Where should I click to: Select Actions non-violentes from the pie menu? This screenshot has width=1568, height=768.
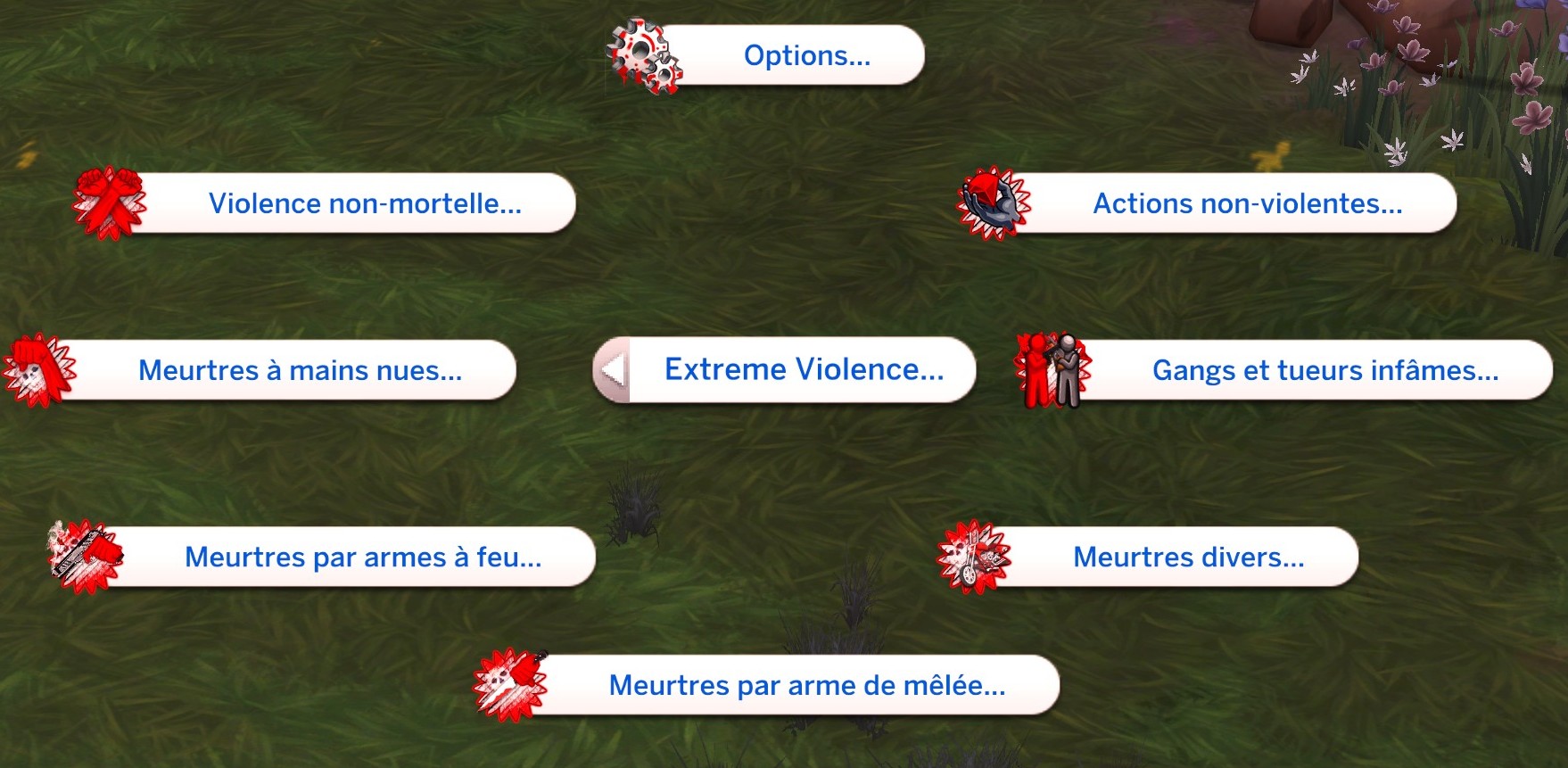tap(1247, 203)
